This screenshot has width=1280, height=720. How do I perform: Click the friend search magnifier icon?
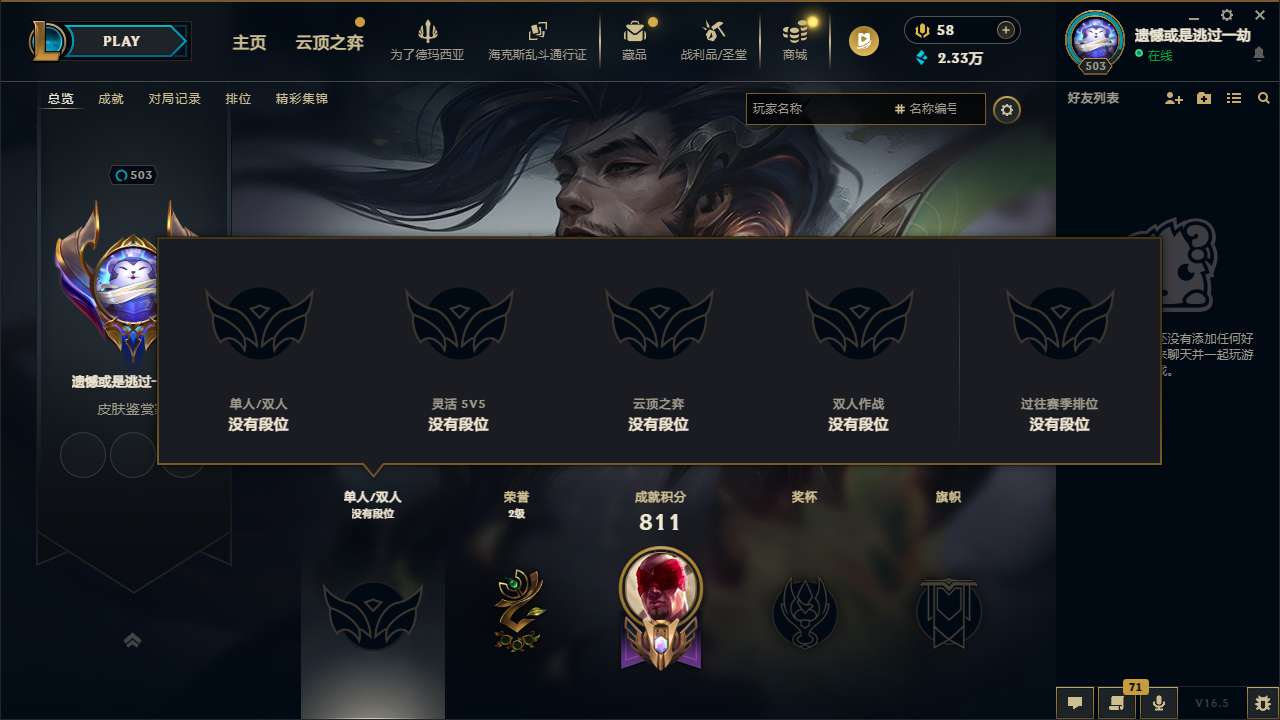point(1264,98)
